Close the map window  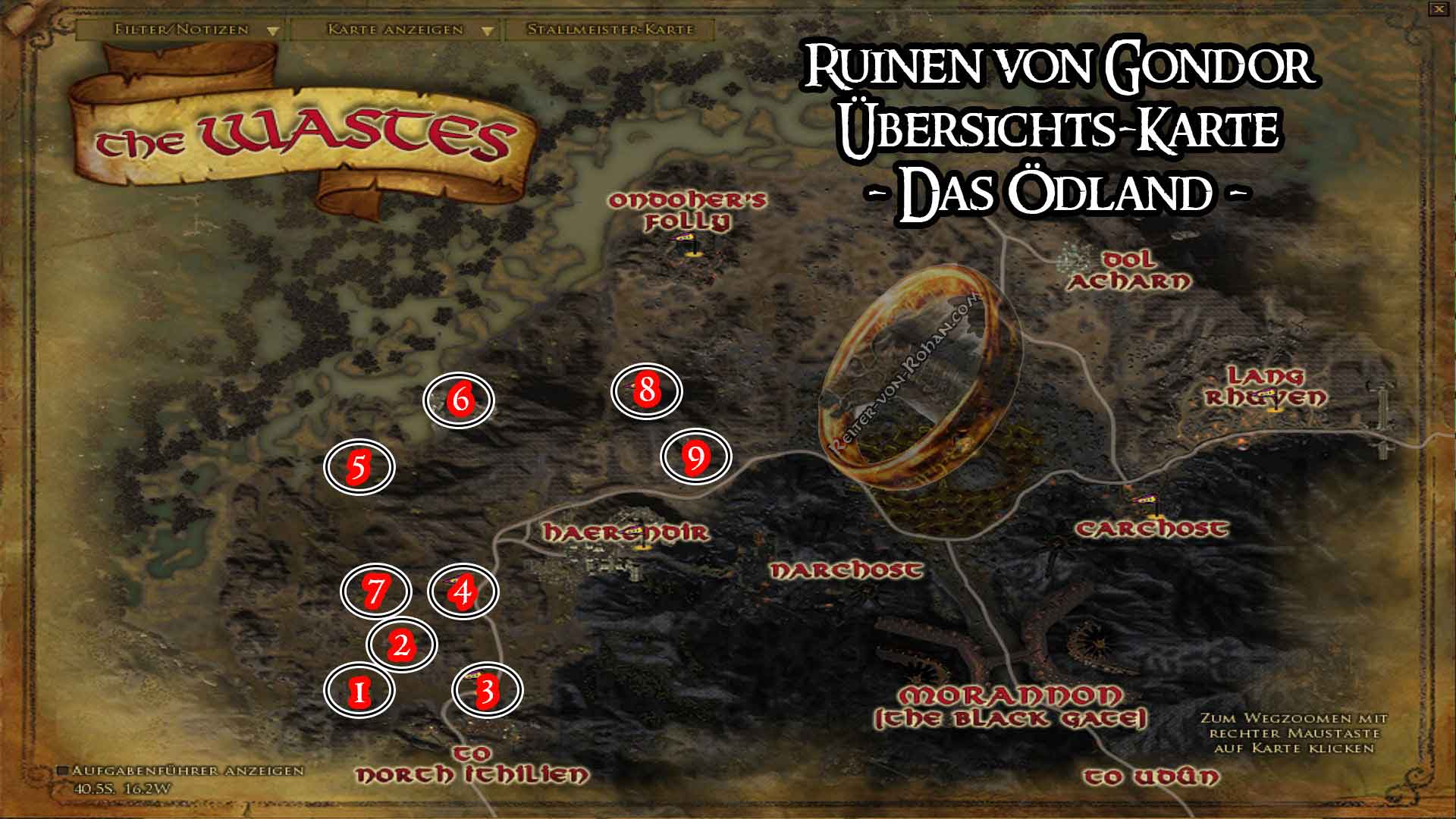pos(1439,9)
